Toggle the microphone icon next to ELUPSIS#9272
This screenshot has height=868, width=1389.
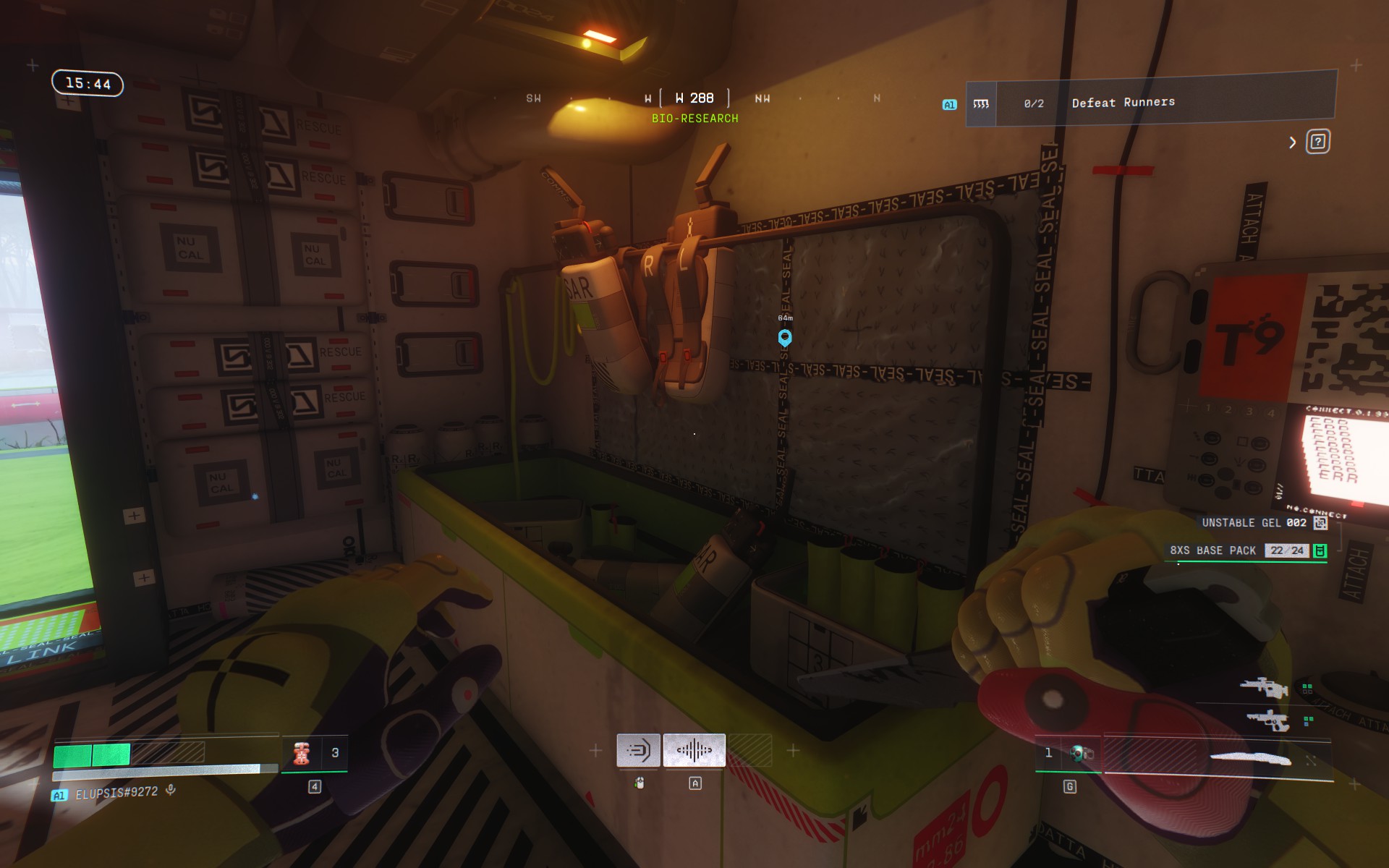pyautogui.click(x=171, y=791)
